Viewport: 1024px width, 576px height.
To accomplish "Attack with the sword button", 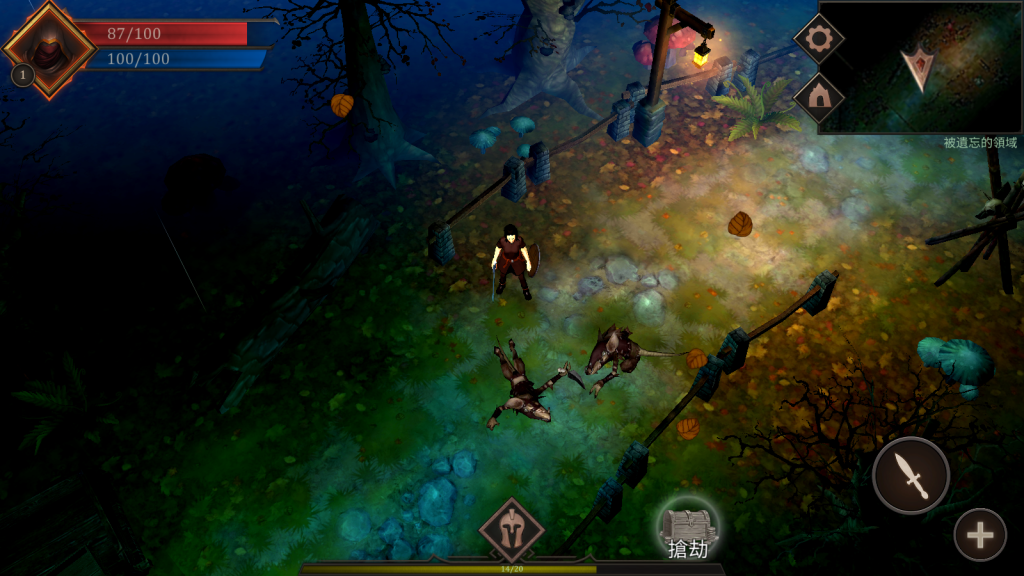I will [x=911, y=475].
